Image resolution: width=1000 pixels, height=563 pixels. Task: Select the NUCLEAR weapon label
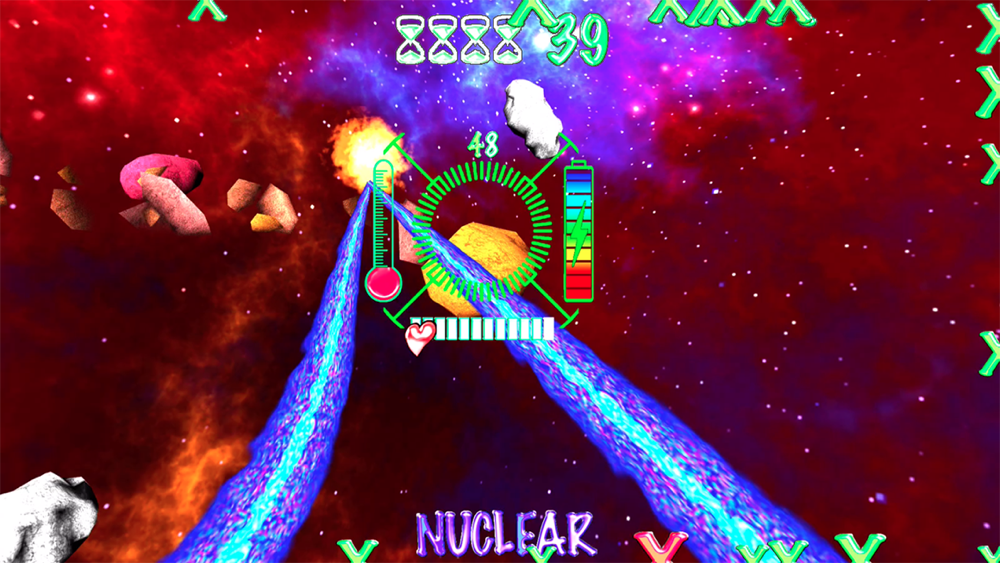click(505, 532)
